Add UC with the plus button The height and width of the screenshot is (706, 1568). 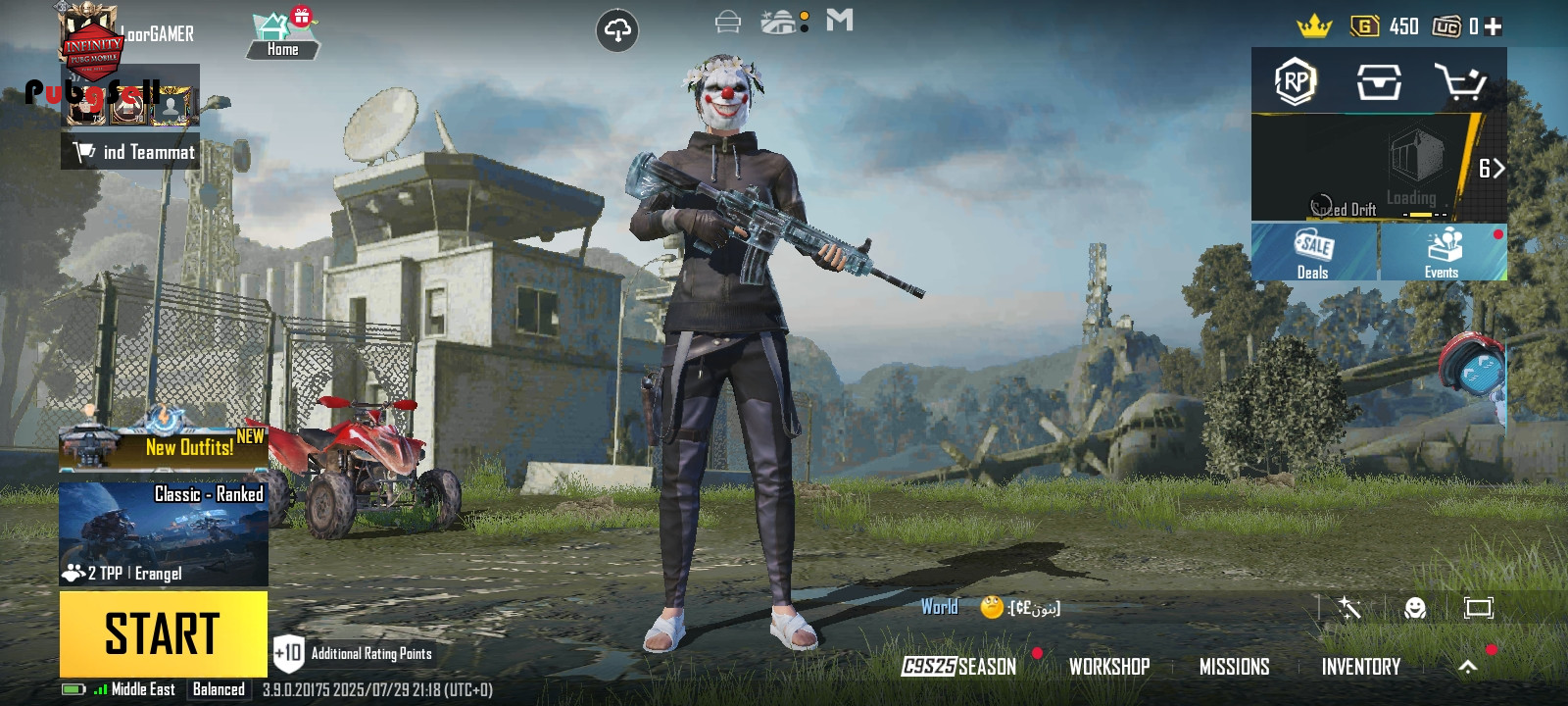tap(1494, 26)
